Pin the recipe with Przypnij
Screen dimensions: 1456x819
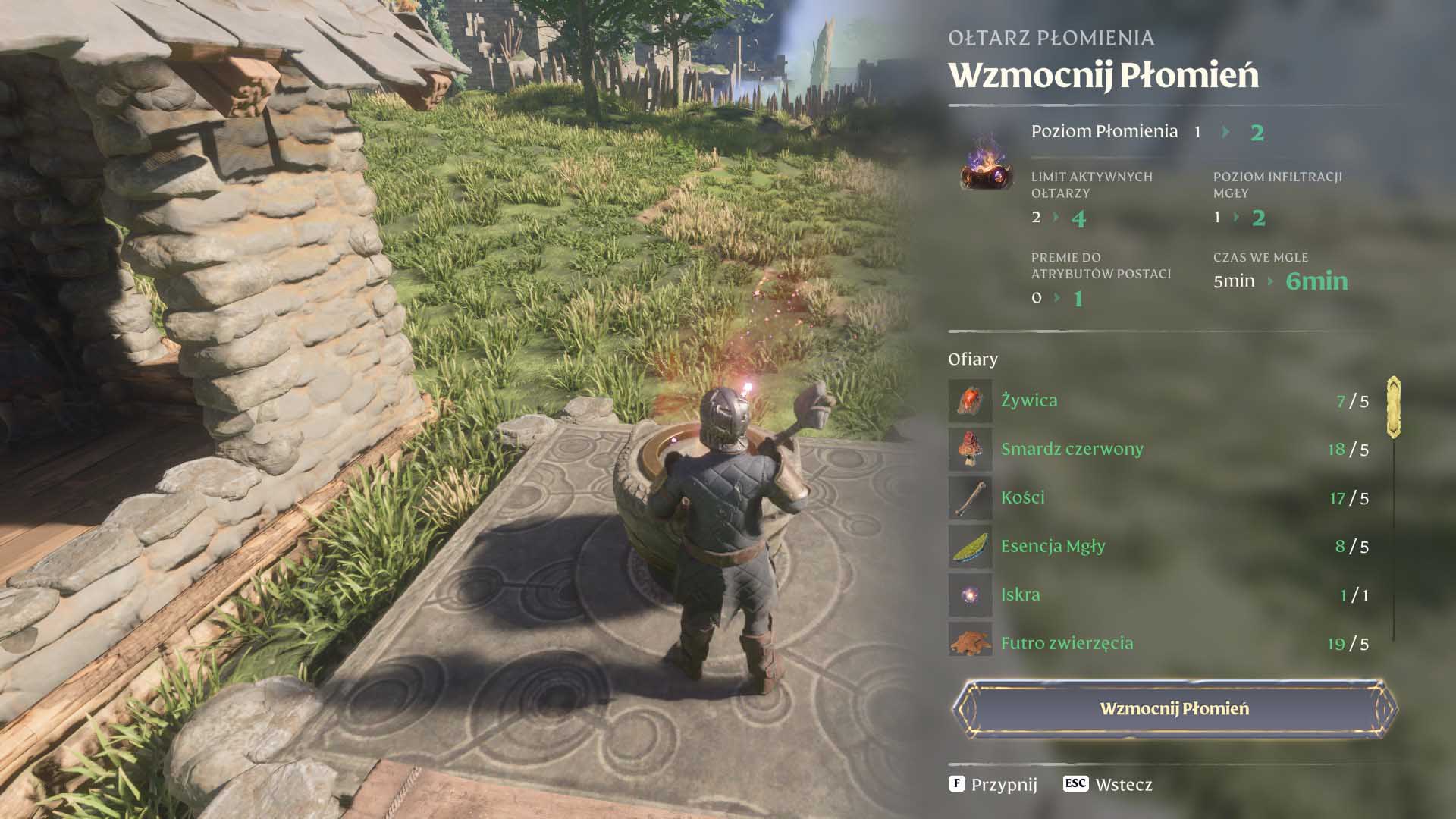coord(993,784)
